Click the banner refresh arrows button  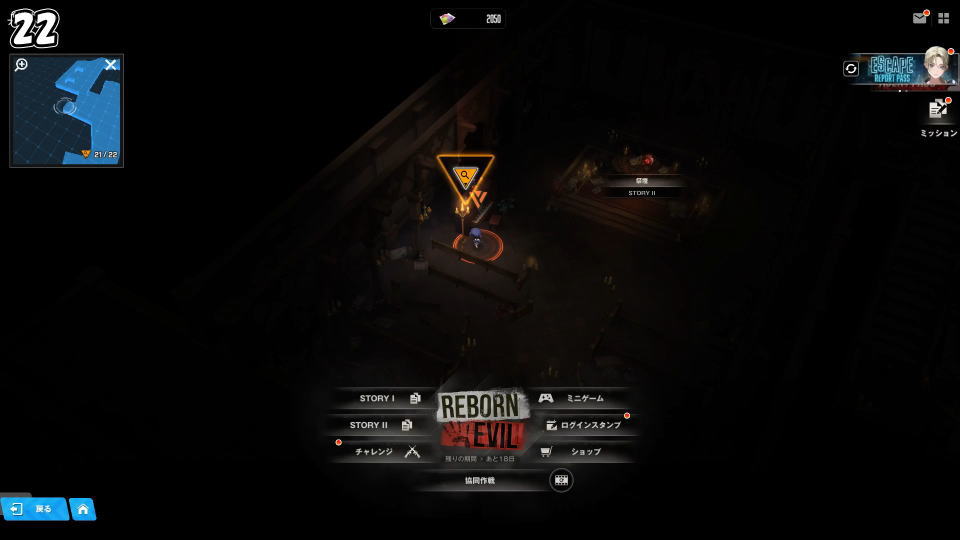click(851, 68)
